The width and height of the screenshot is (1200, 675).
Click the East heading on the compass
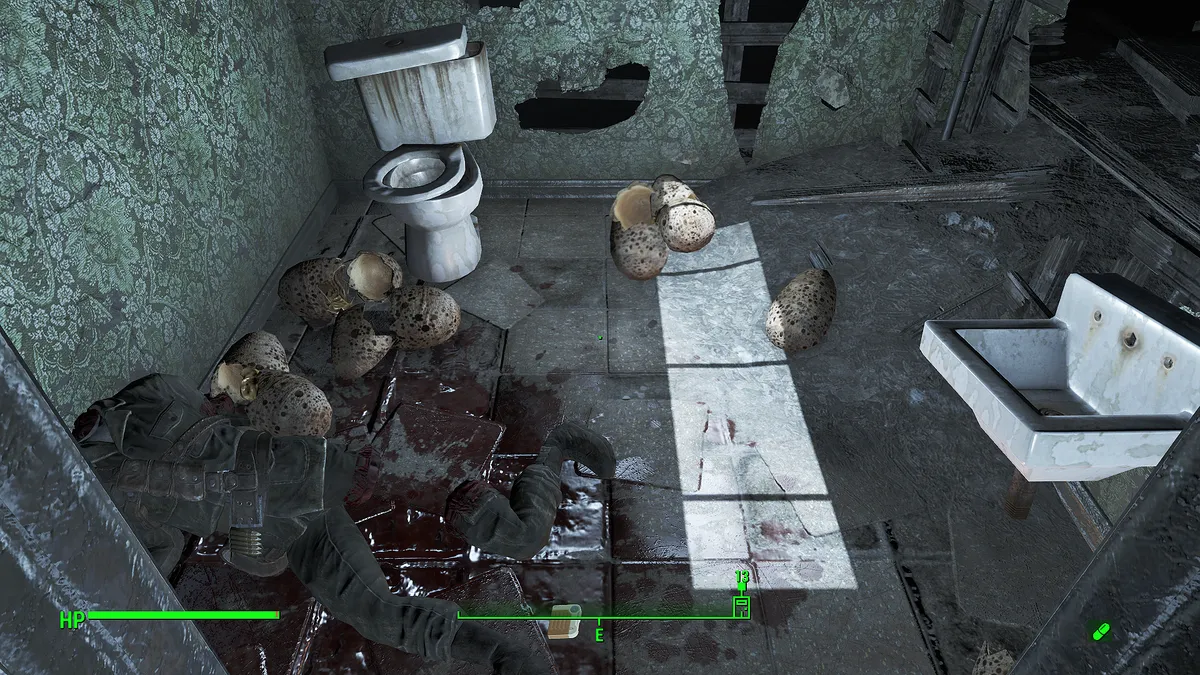[599, 634]
